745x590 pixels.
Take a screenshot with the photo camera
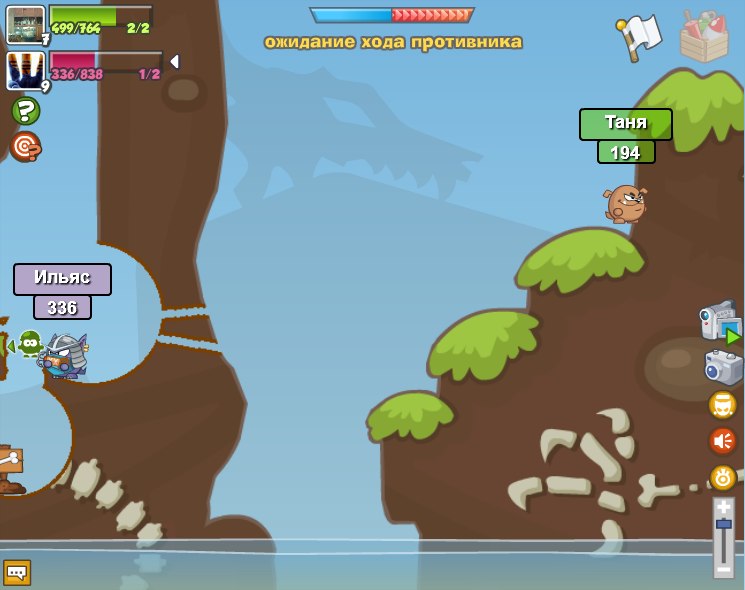[x=723, y=366]
